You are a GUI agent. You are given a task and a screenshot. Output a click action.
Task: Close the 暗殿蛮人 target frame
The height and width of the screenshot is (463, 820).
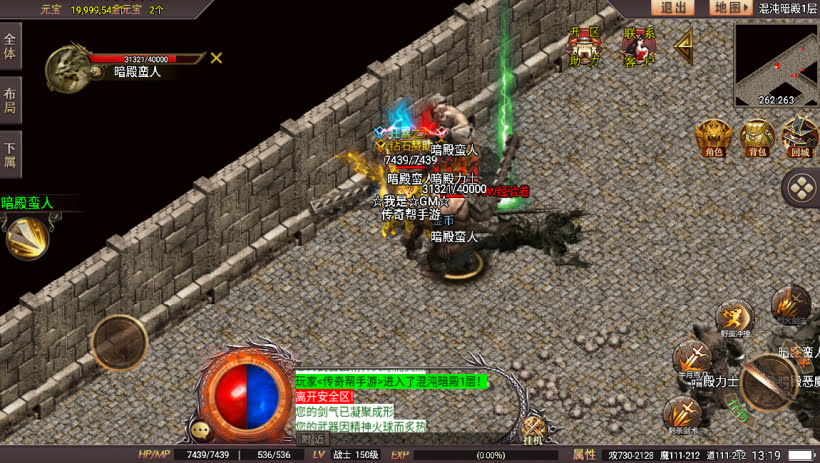216,58
